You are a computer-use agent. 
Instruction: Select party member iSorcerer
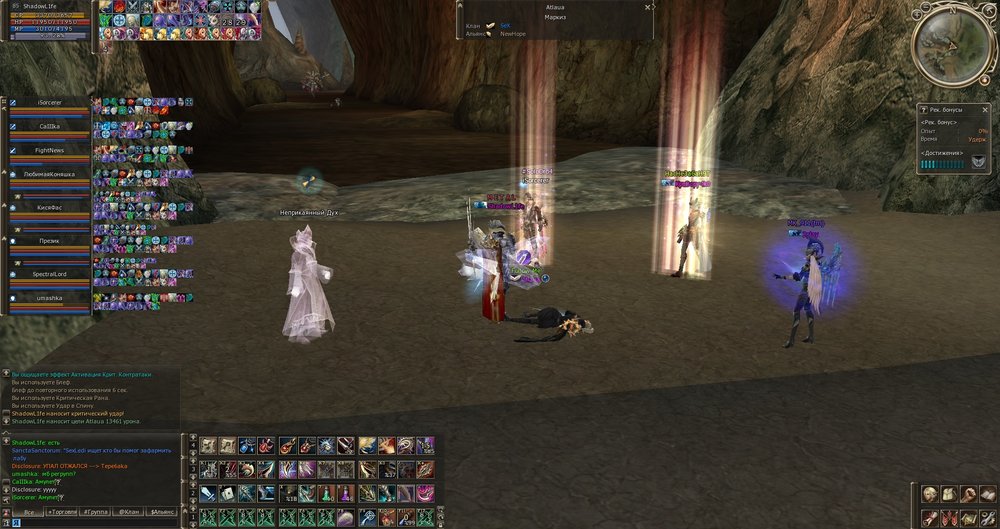point(49,102)
